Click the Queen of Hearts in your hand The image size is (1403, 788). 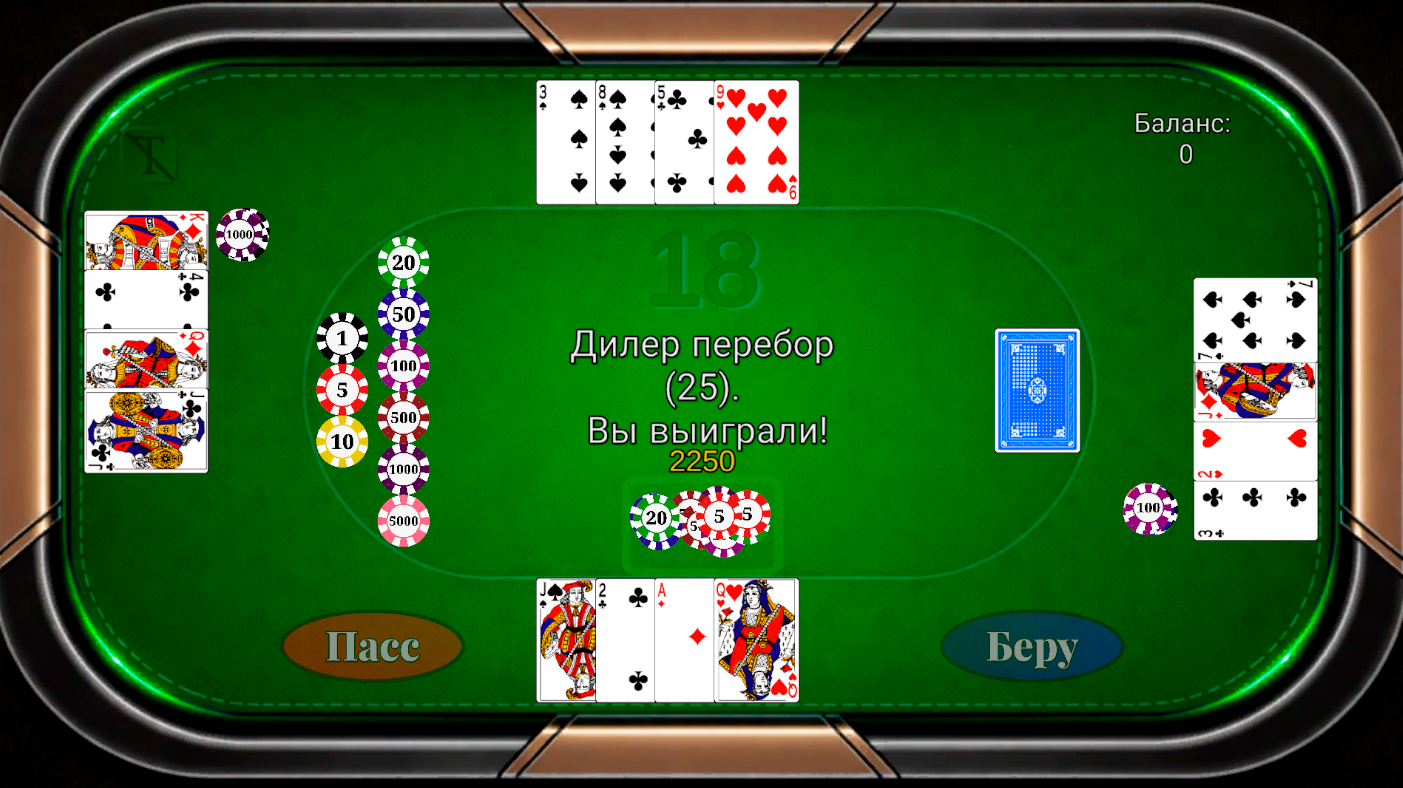[x=754, y=640]
